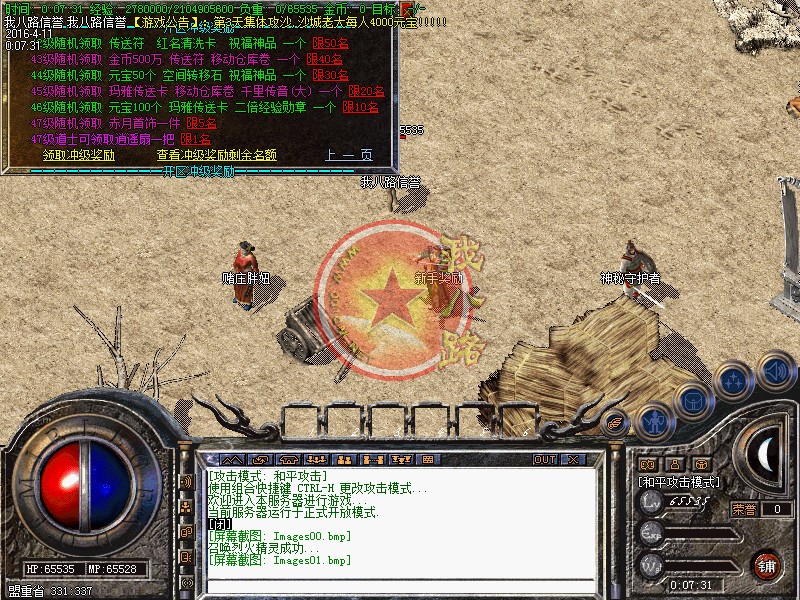Close the game with the X button
Viewport: 800px width, 600px height.
coord(573,460)
